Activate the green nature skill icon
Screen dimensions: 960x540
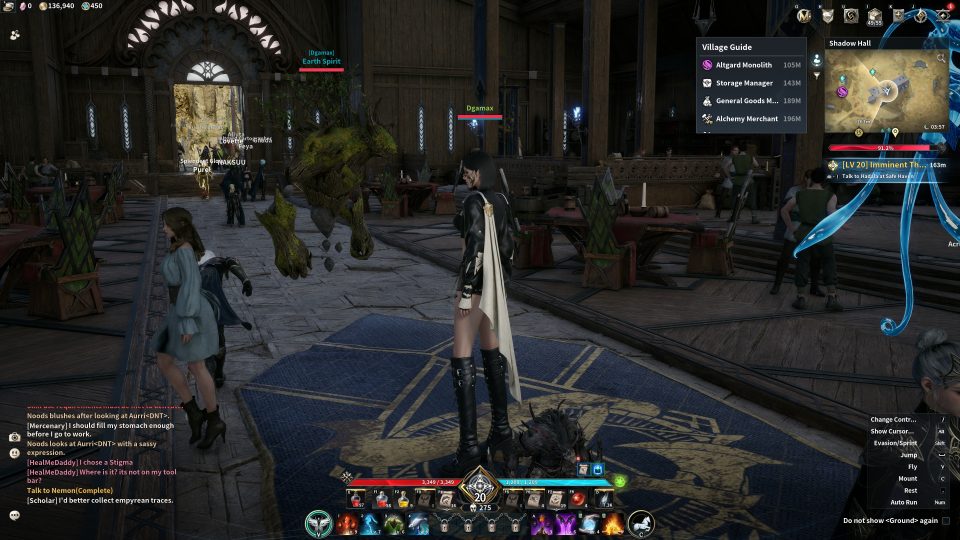[397, 524]
